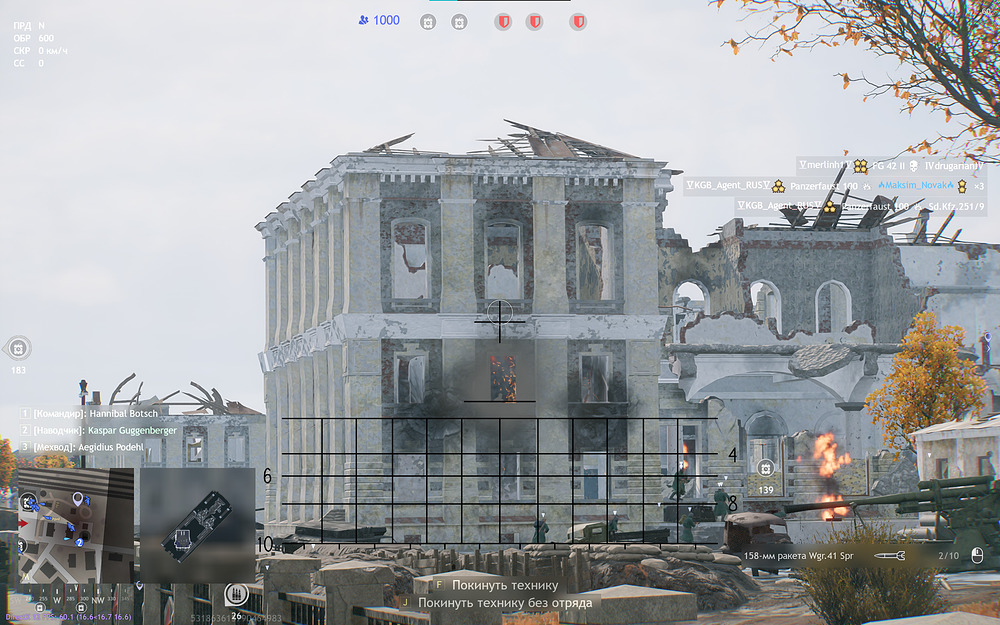1000x625 pixels.
Task: Choose Покинуть технику без отряда option
Action: [504, 603]
